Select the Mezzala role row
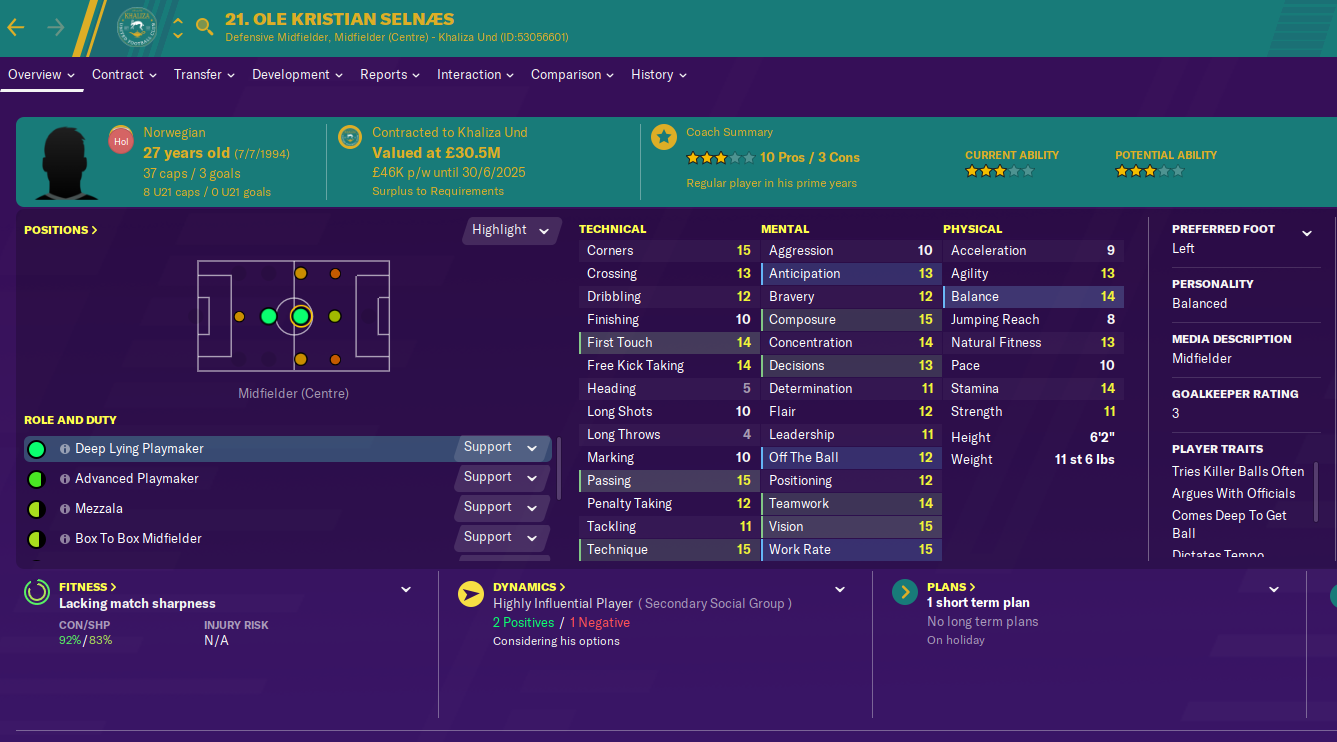The image size is (1337, 742). tap(99, 509)
